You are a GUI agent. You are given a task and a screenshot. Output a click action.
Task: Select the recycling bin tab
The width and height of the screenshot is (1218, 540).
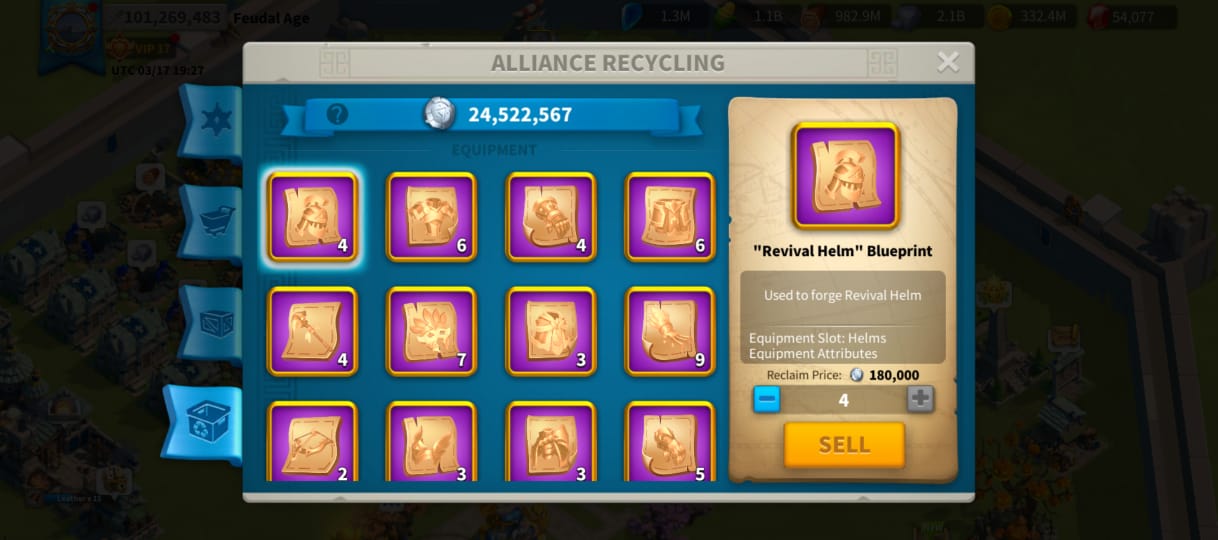click(x=206, y=424)
